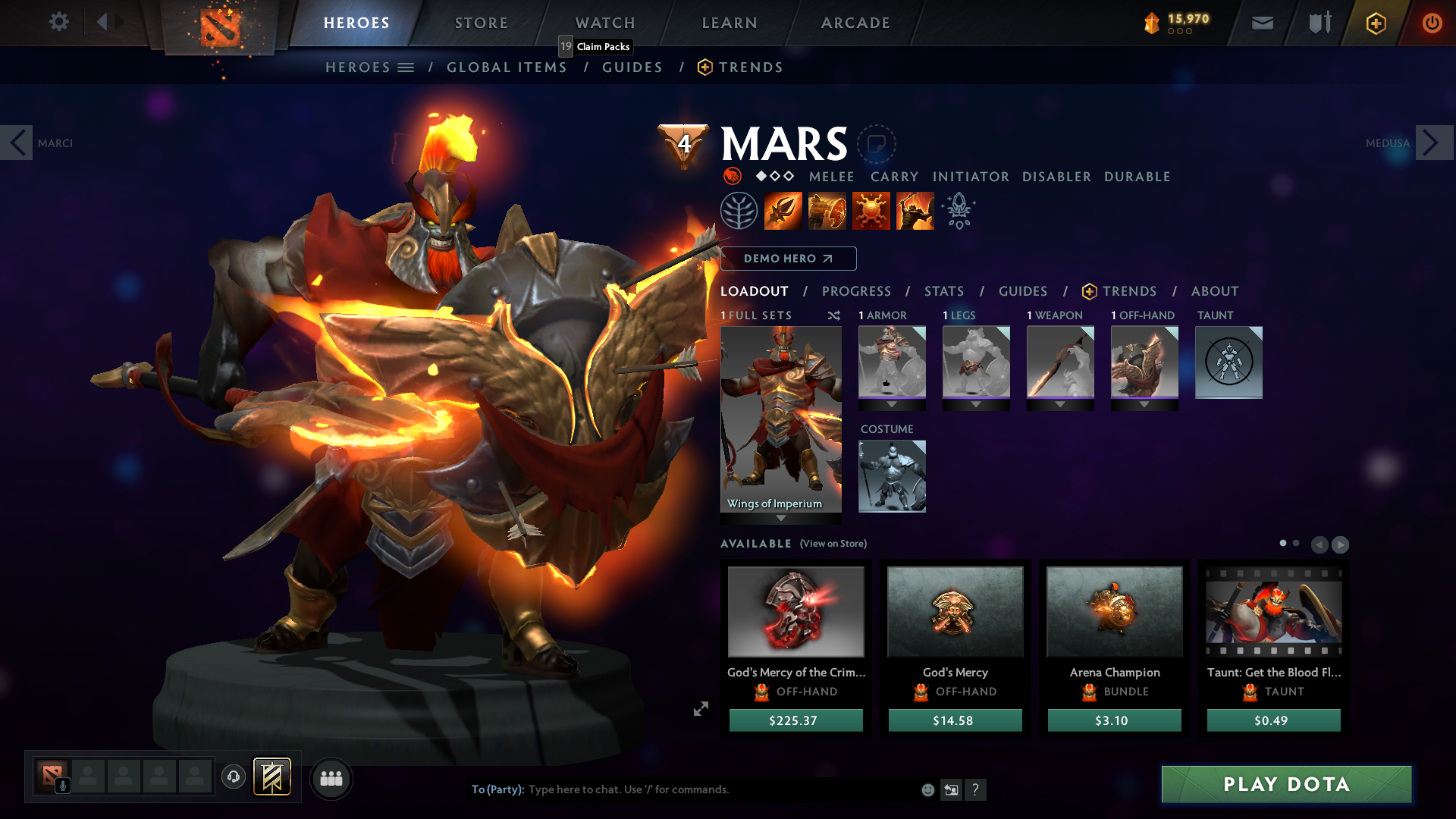
Task: Open notifications via the envelope icon
Action: coord(1262,23)
